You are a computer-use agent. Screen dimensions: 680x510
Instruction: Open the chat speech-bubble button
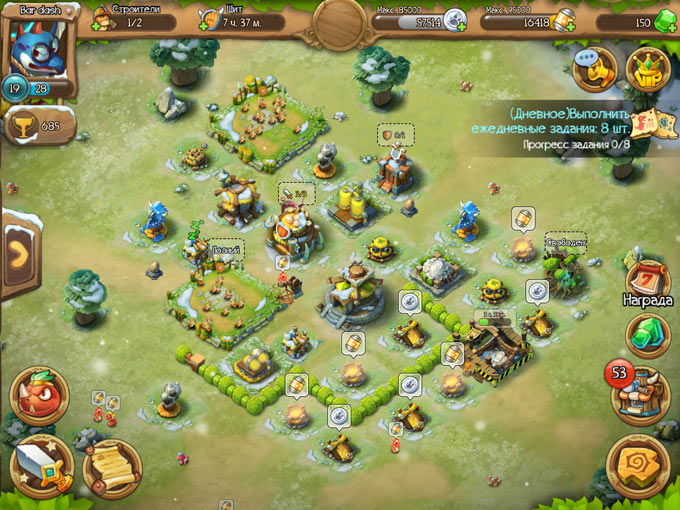tap(593, 68)
